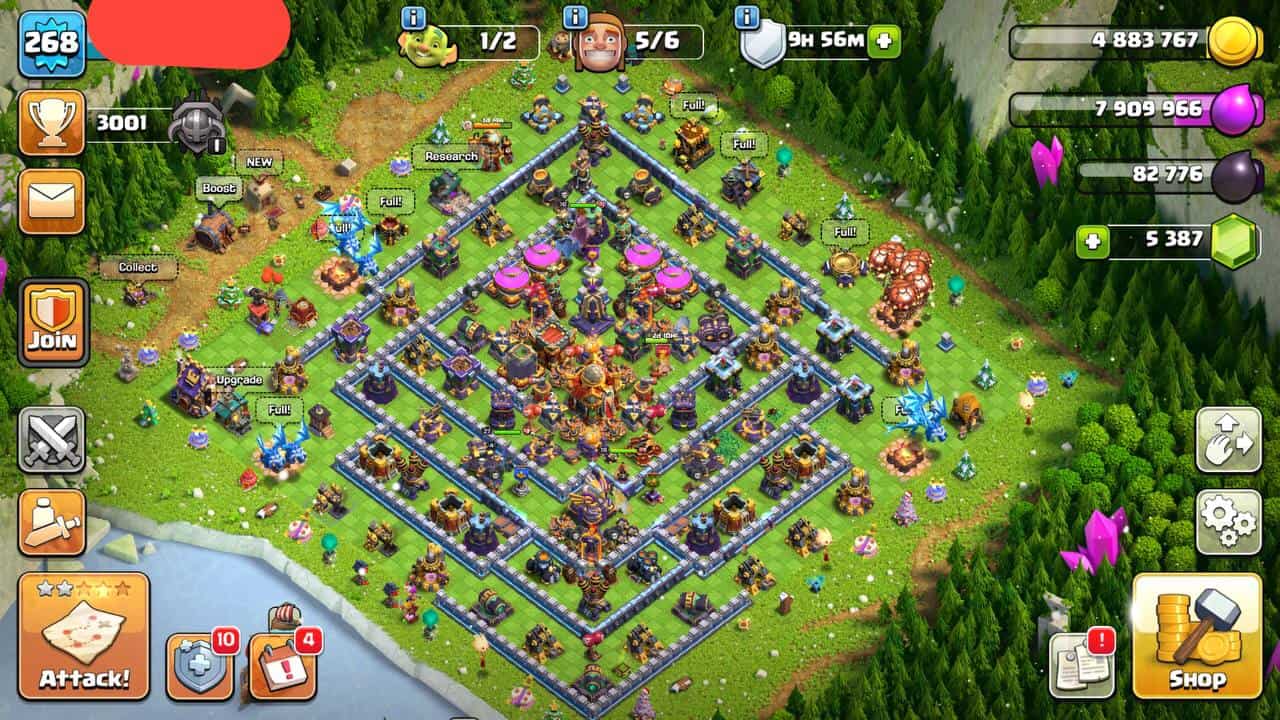The height and width of the screenshot is (720, 1280).
Task: Open the notes button with red alert
Action: (1082, 664)
